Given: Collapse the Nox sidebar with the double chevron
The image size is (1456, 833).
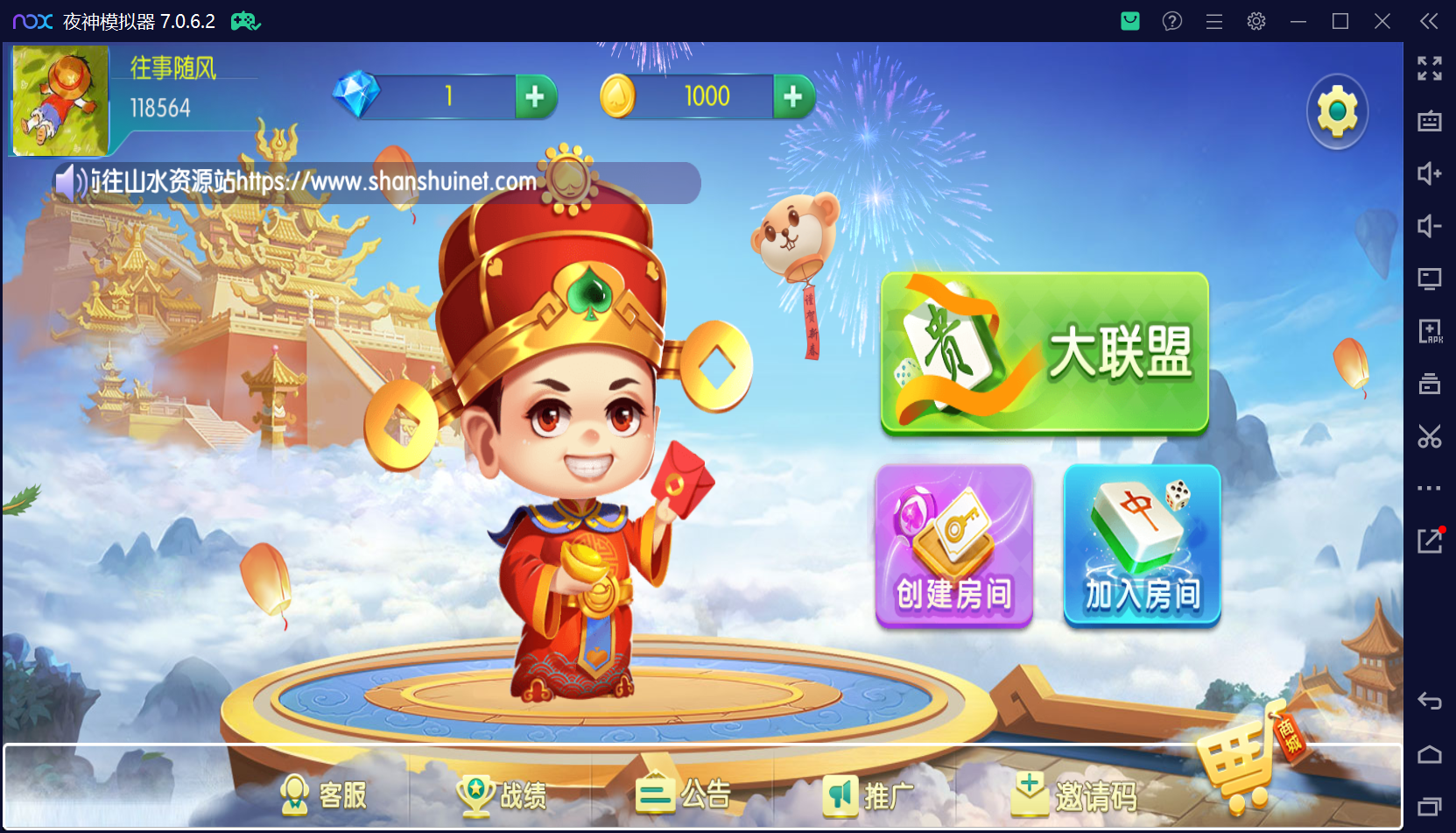Looking at the screenshot, I should click(1430, 20).
